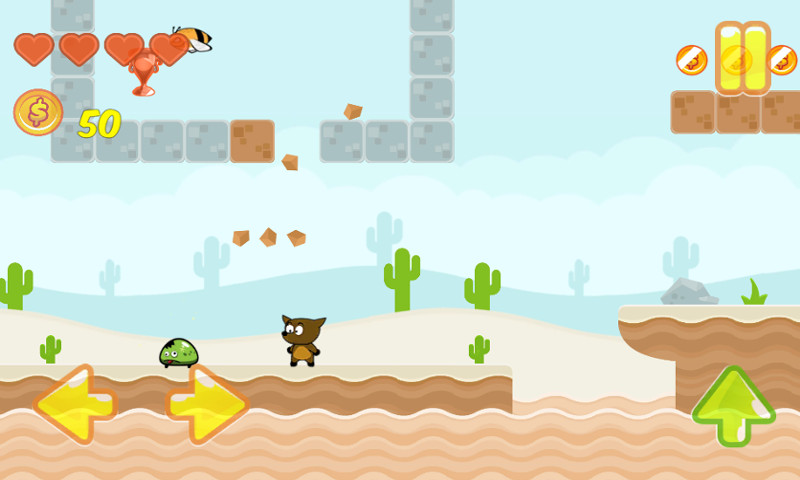Pause the game with the yellow pause button
Screen dimensions: 800x480
(742, 57)
